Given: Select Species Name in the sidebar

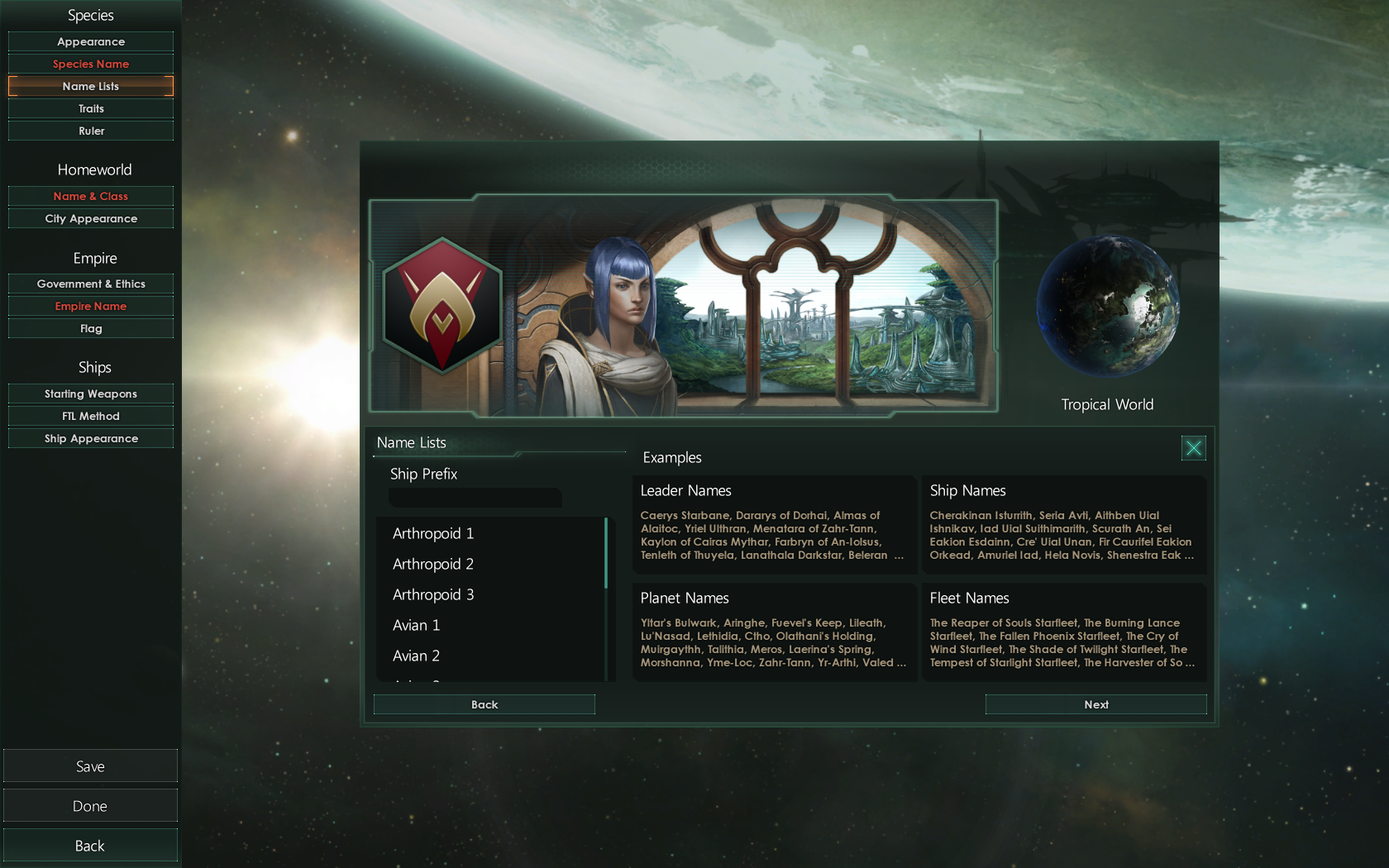Looking at the screenshot, I should pyautogui.click(x=90, y=63).
